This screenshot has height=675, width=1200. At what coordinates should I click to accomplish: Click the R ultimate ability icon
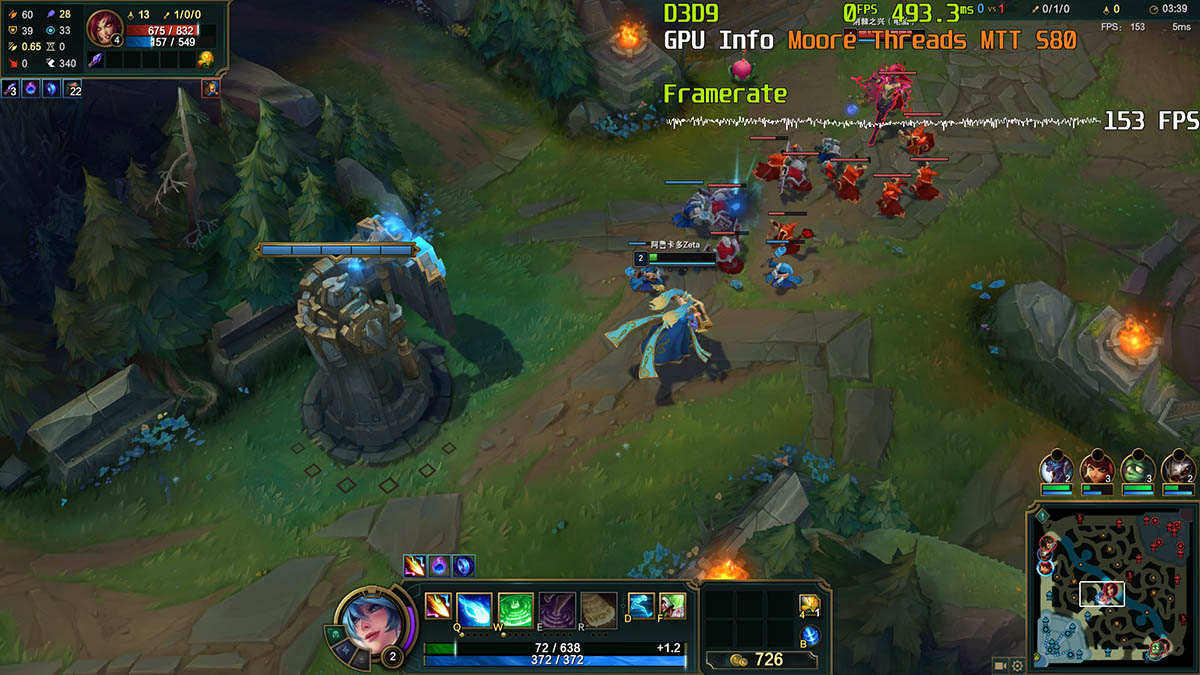[599, 608]
